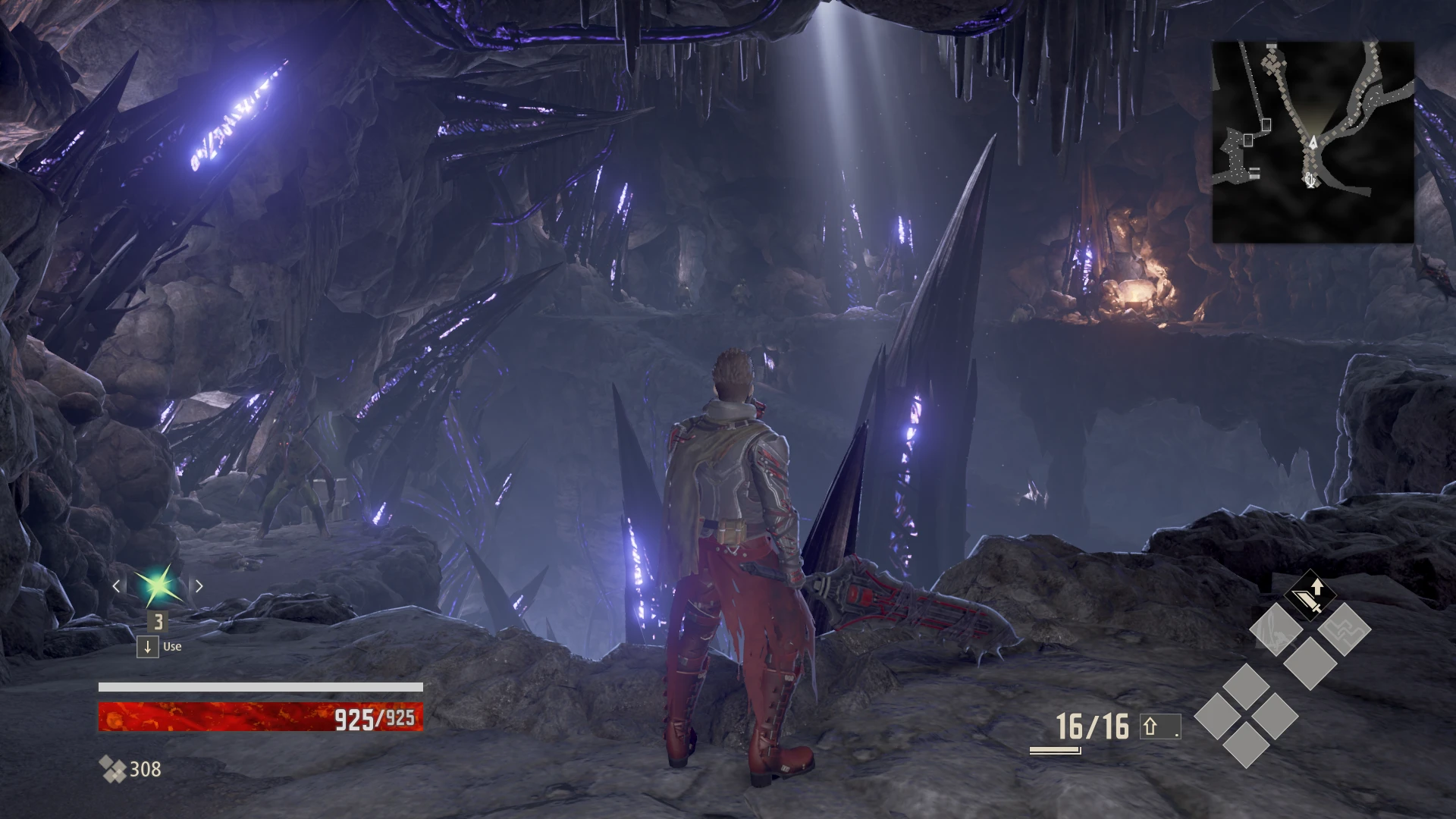Select the zigzag pattern gift slot
This screenshot has width=1456, height=819.
[x=1344, y=629]
